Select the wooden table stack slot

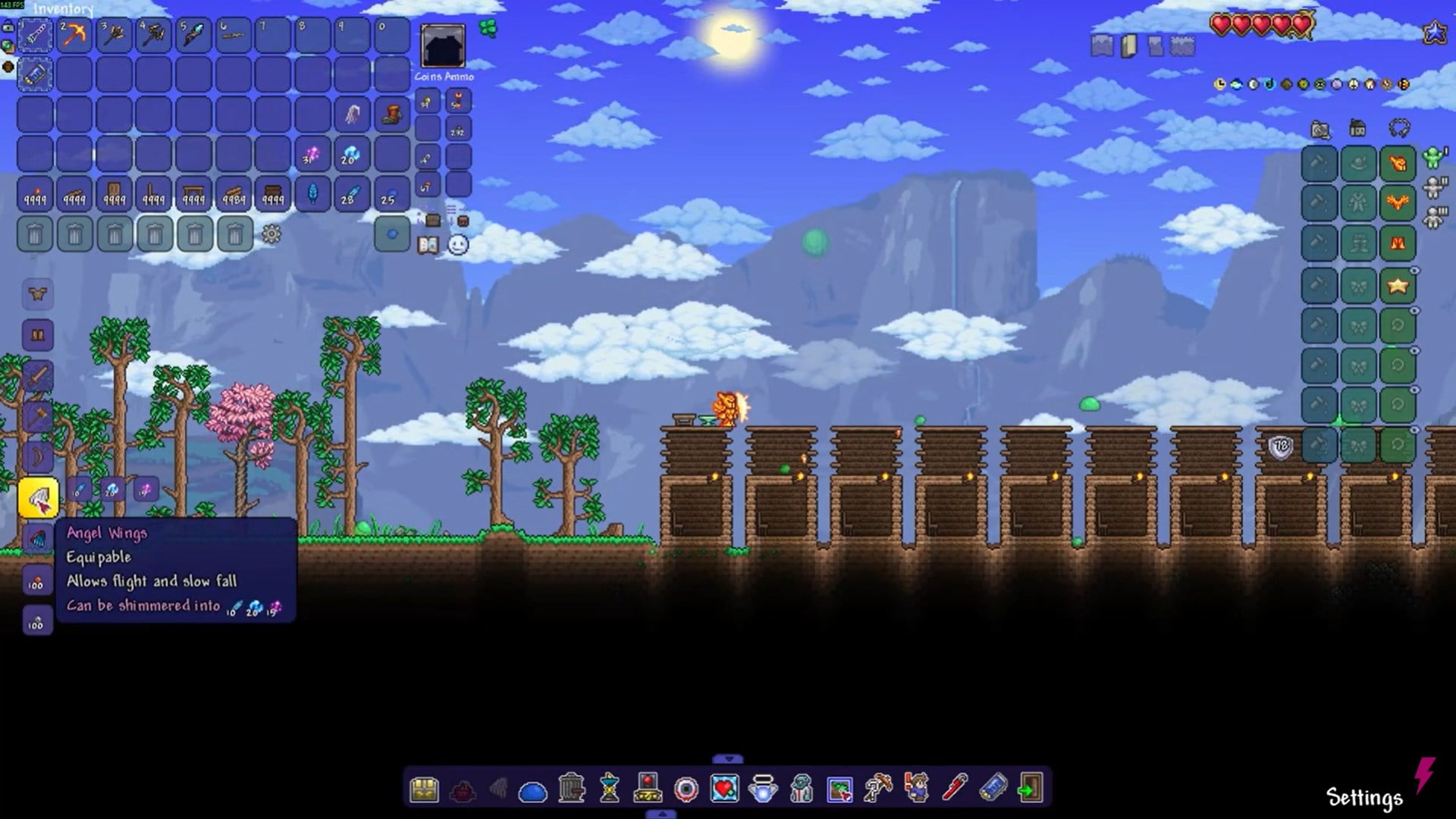(193, 194)
